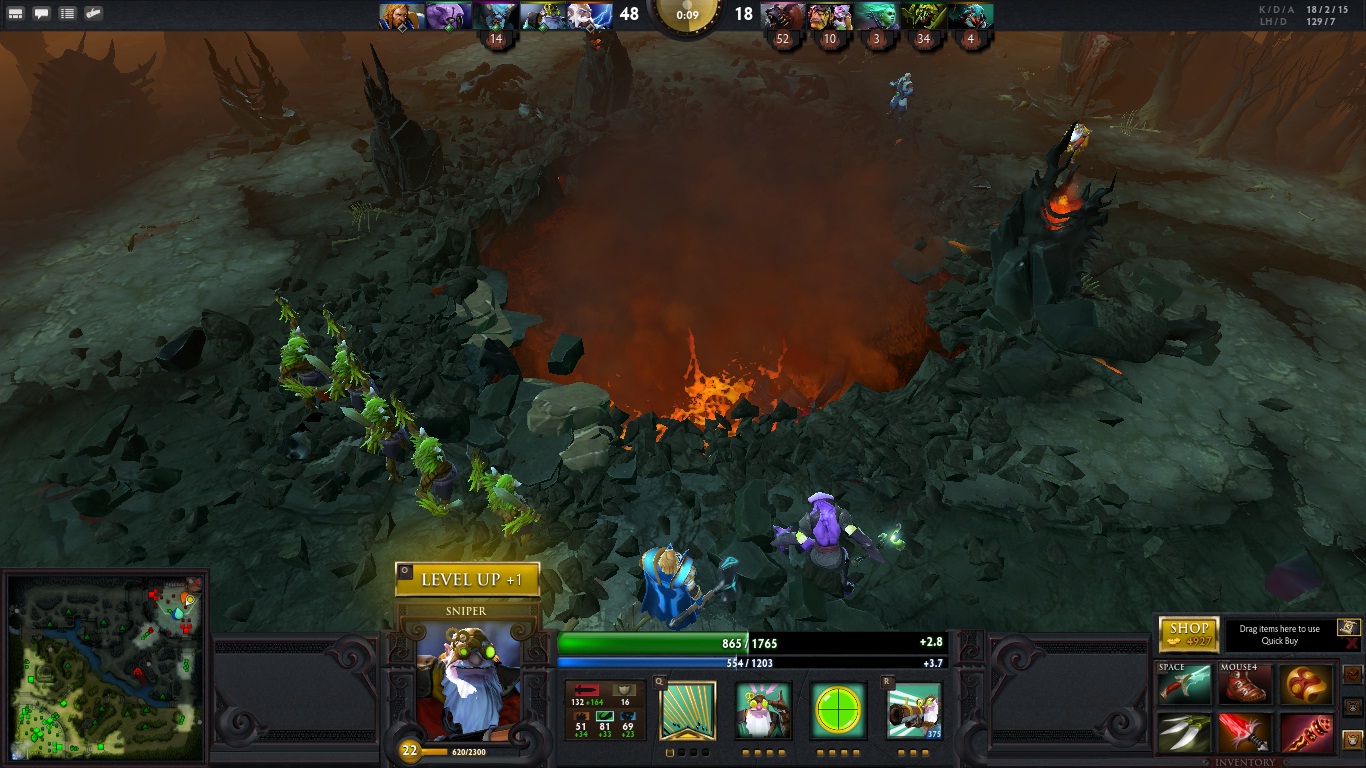Use the Shadow Blade item slot
The width and height of the screenshot is (1366, 768).
(x=1184, y=687)
